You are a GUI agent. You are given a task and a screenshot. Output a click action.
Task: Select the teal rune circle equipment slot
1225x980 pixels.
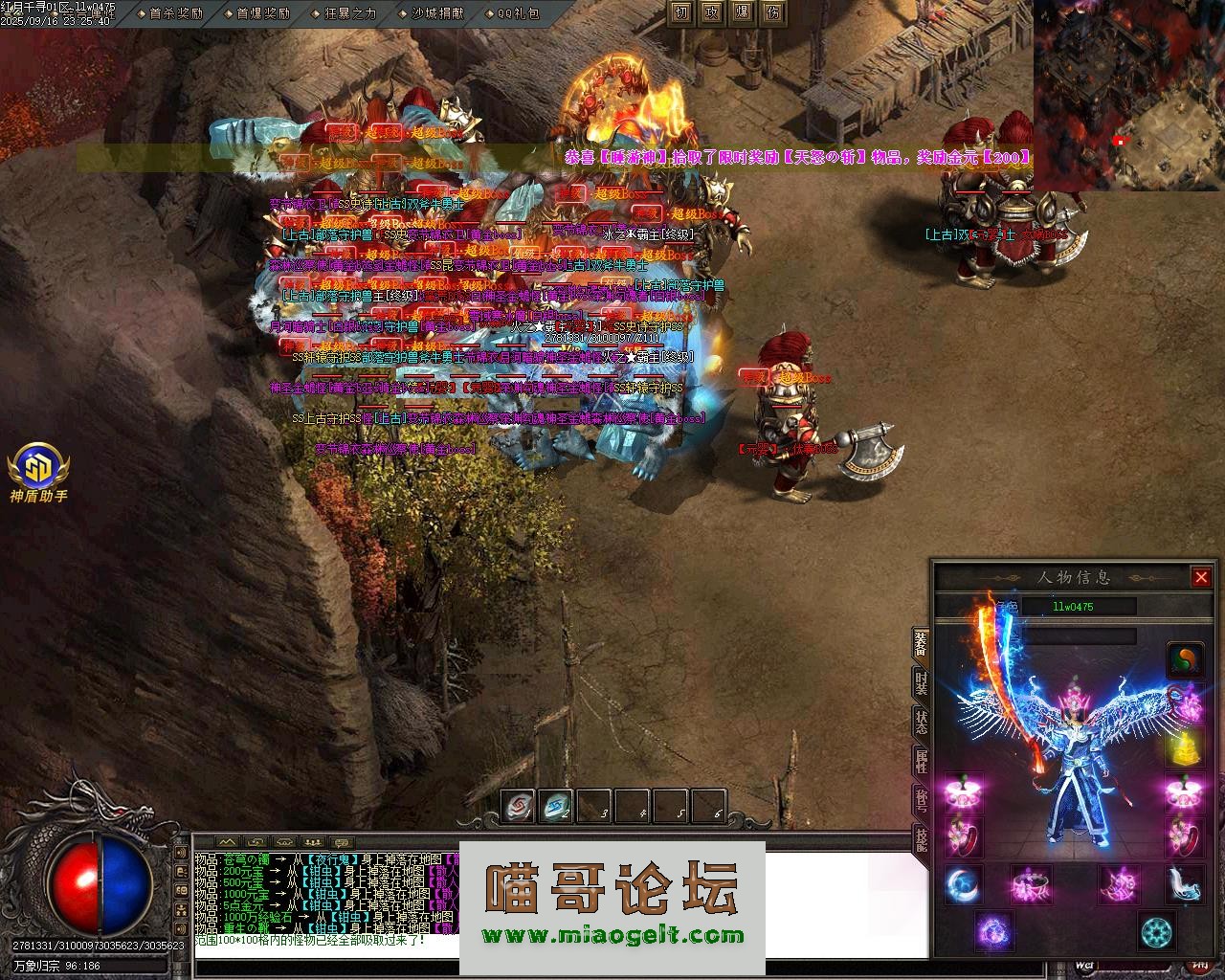point(1157,931)
